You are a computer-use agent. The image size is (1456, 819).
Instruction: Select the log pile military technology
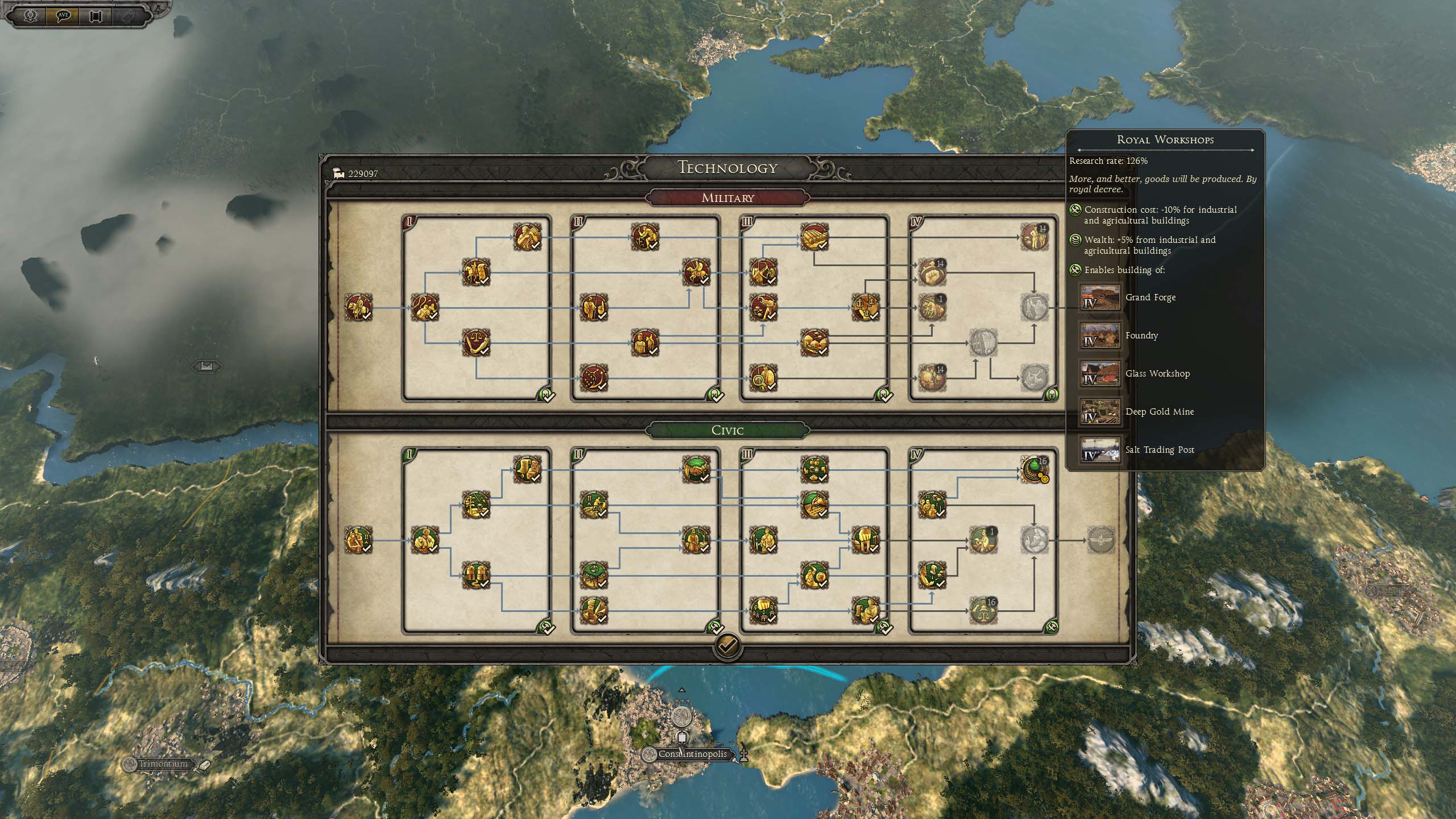pyautogui.click(x=814, y=237)
